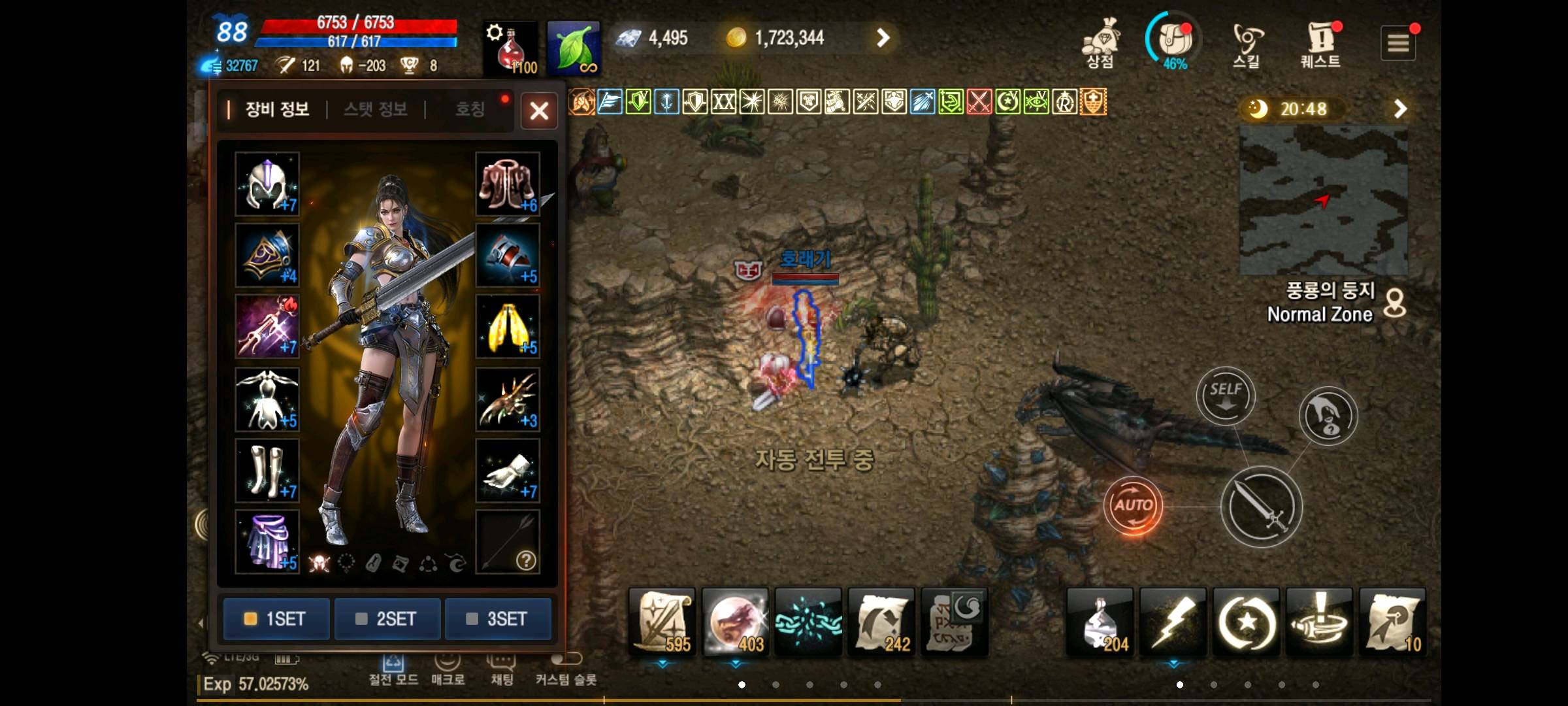Activate the lightning bolt skill

point(1173,622)
